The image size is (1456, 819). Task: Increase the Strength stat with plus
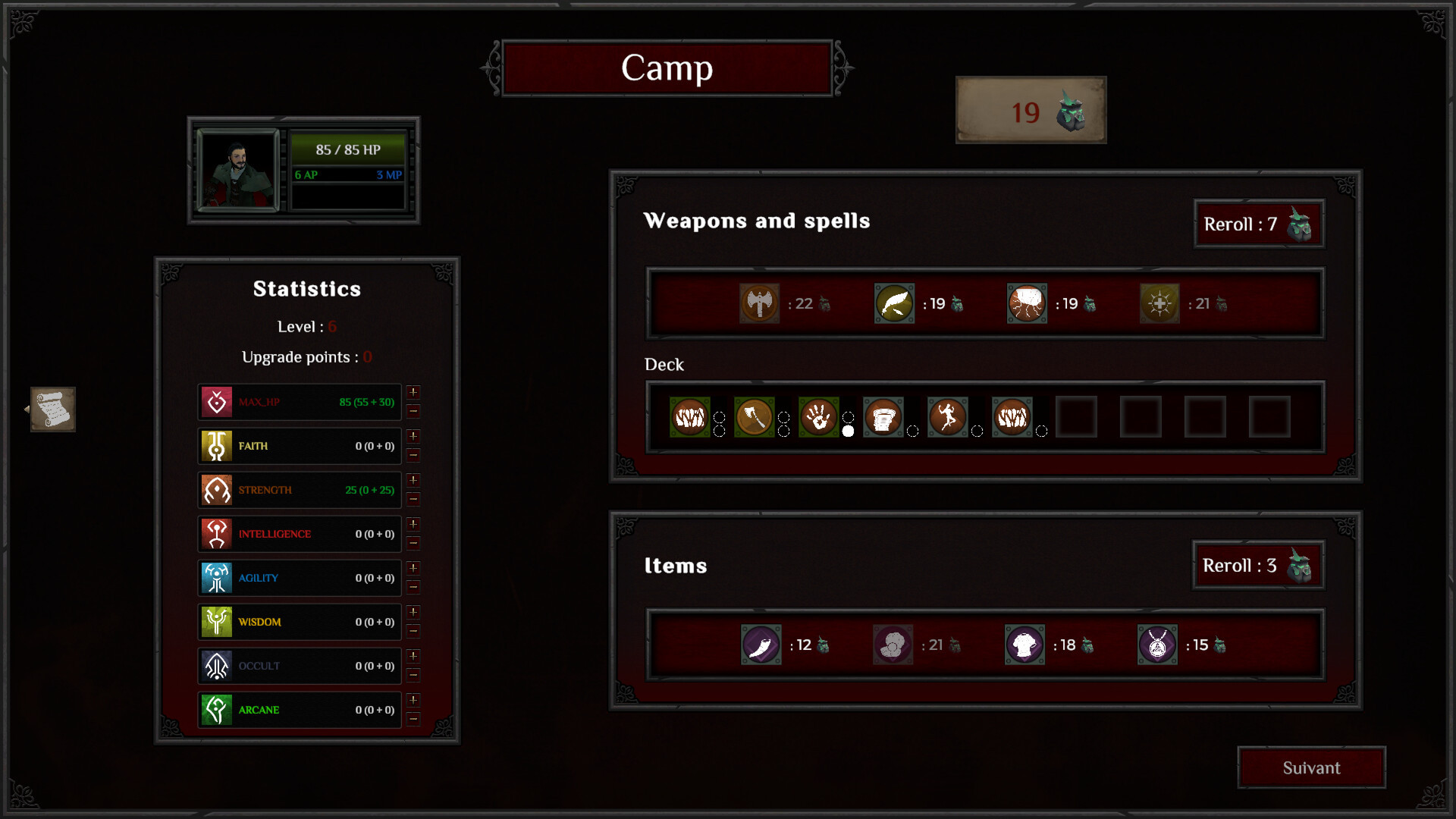coord(413,480)
